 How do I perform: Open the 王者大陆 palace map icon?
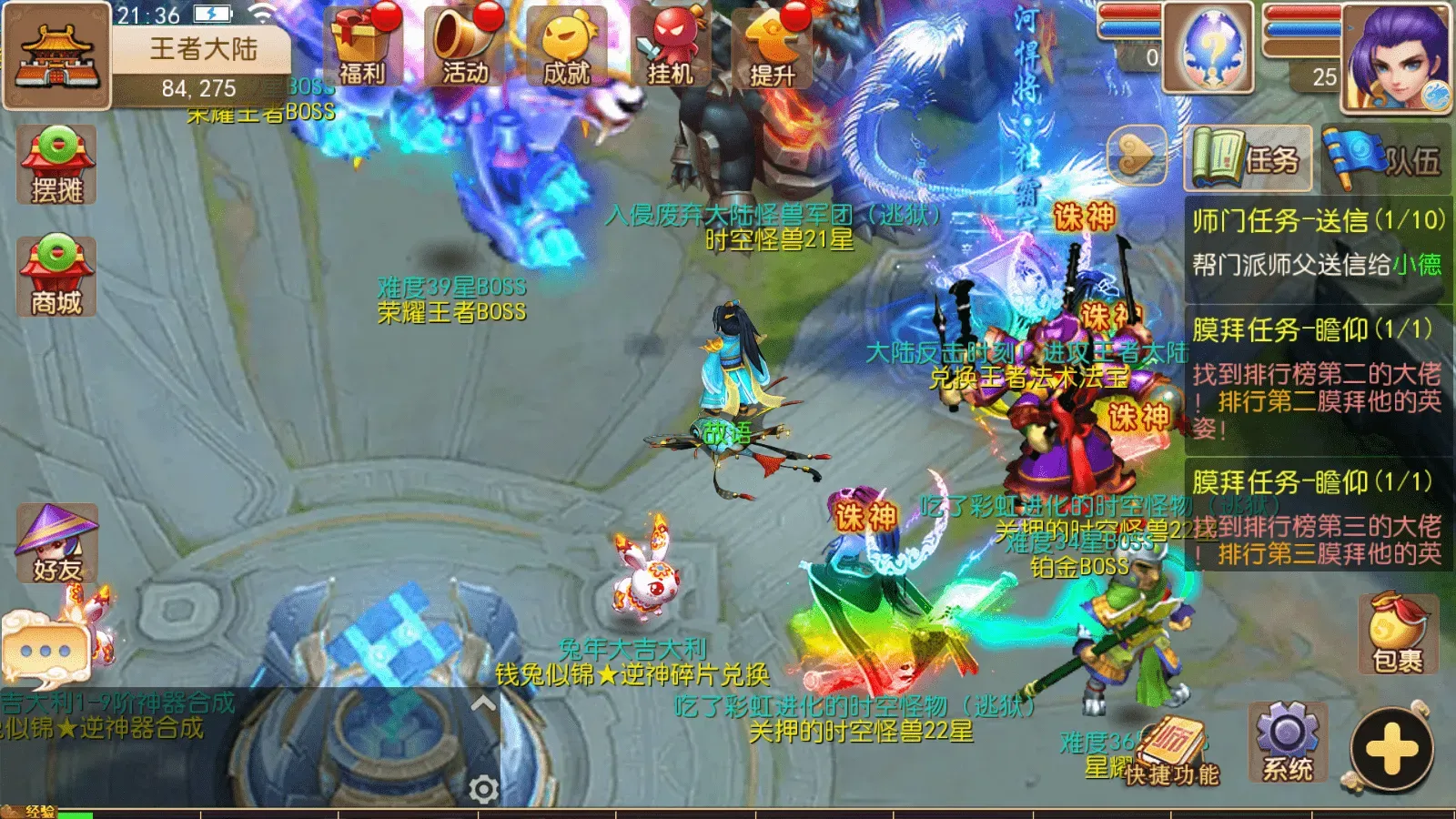pos(56,55)
